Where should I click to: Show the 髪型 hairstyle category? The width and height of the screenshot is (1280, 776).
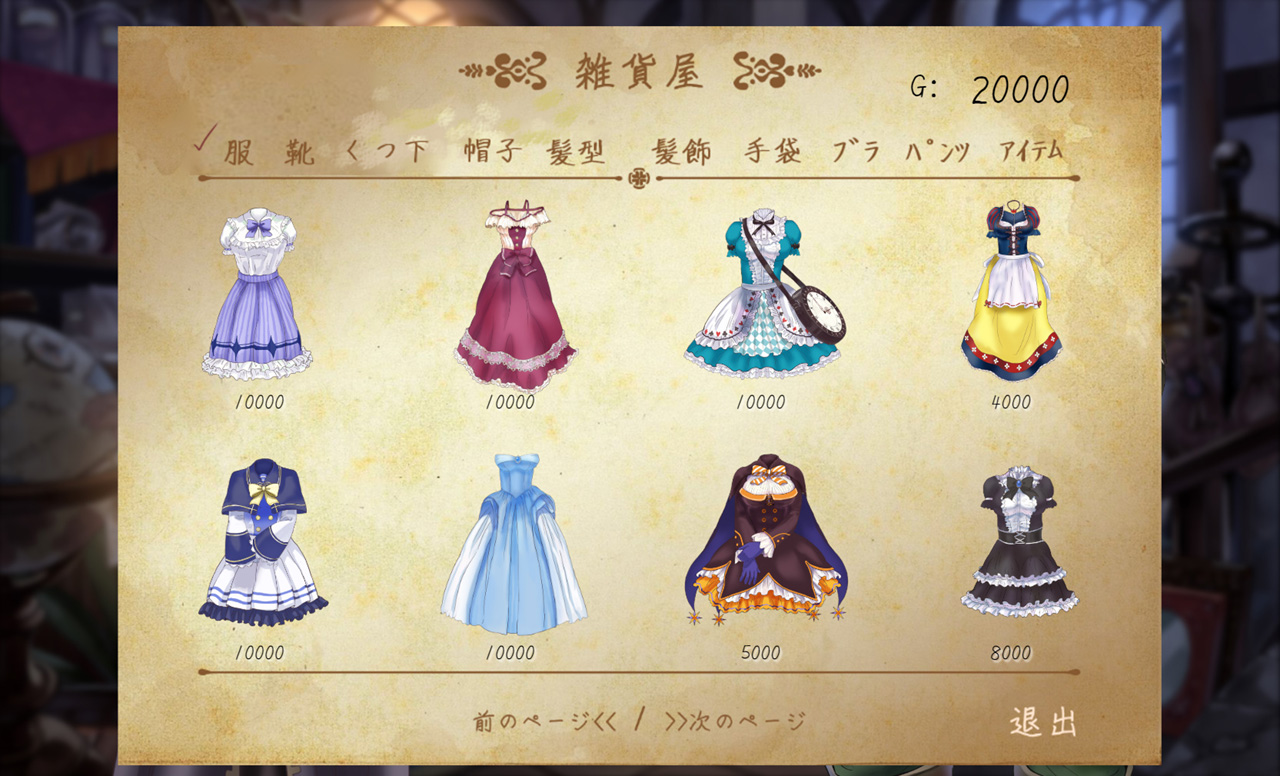pos(577,152)
